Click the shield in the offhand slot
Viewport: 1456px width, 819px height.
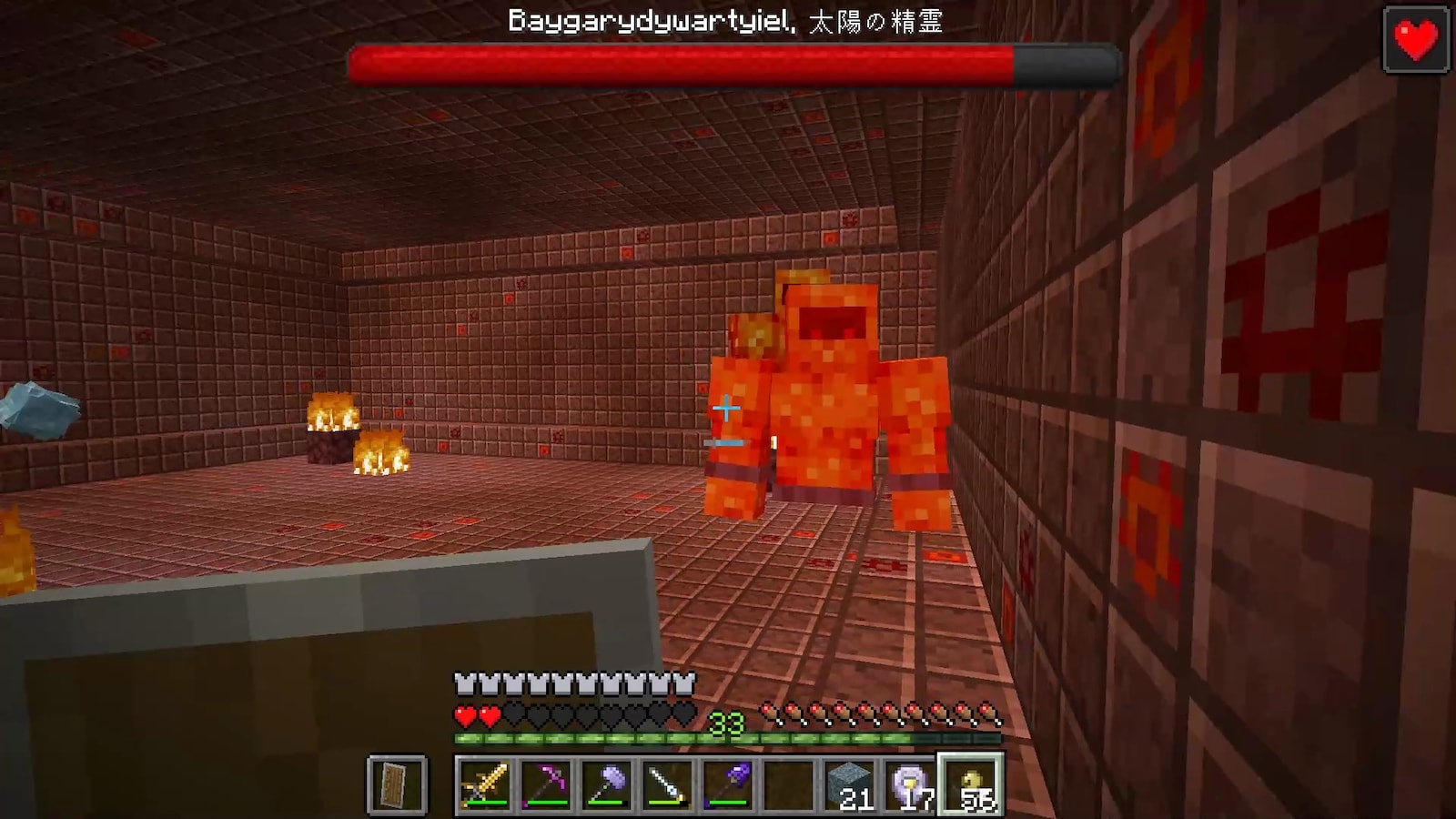(397, 784)
